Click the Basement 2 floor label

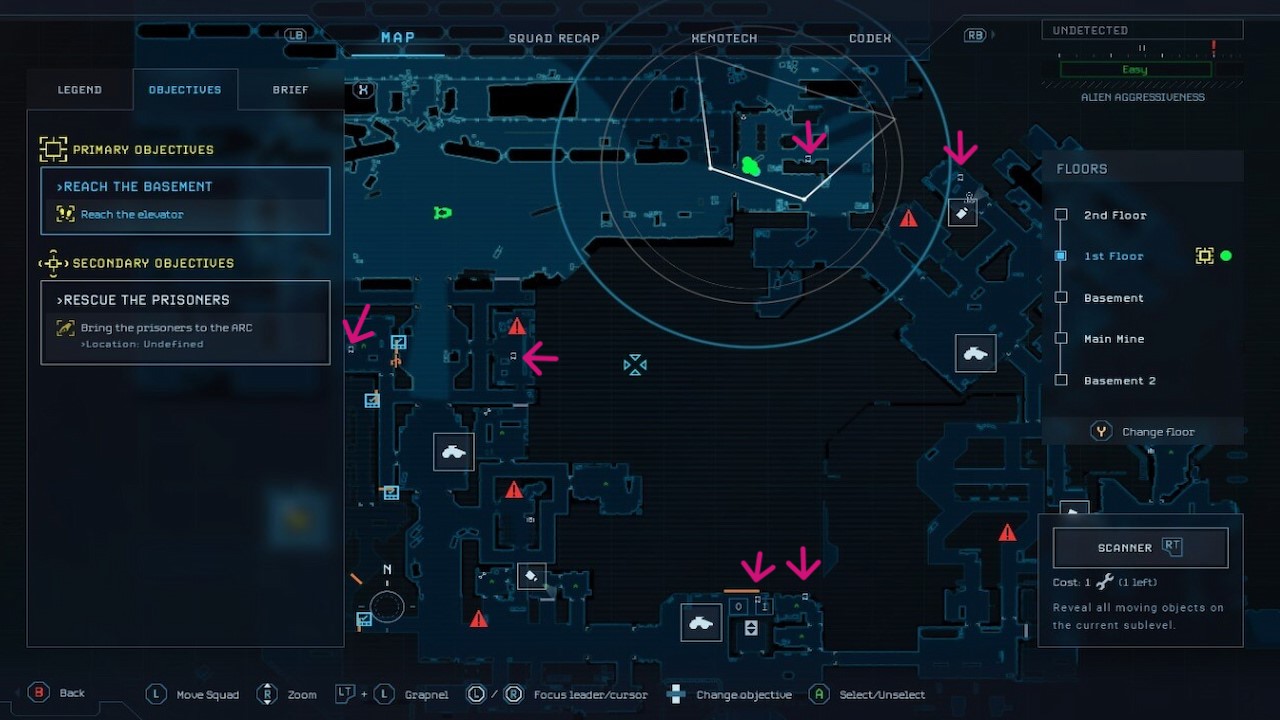(1120, 380)
